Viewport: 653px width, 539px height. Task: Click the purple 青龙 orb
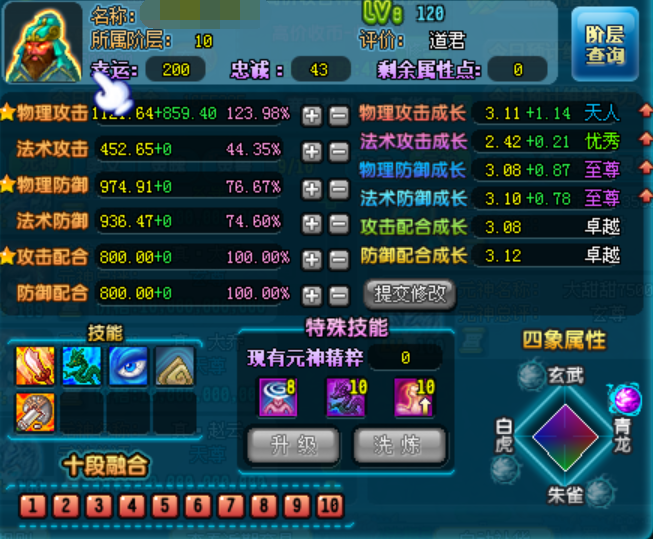click(x=625, y=397)
